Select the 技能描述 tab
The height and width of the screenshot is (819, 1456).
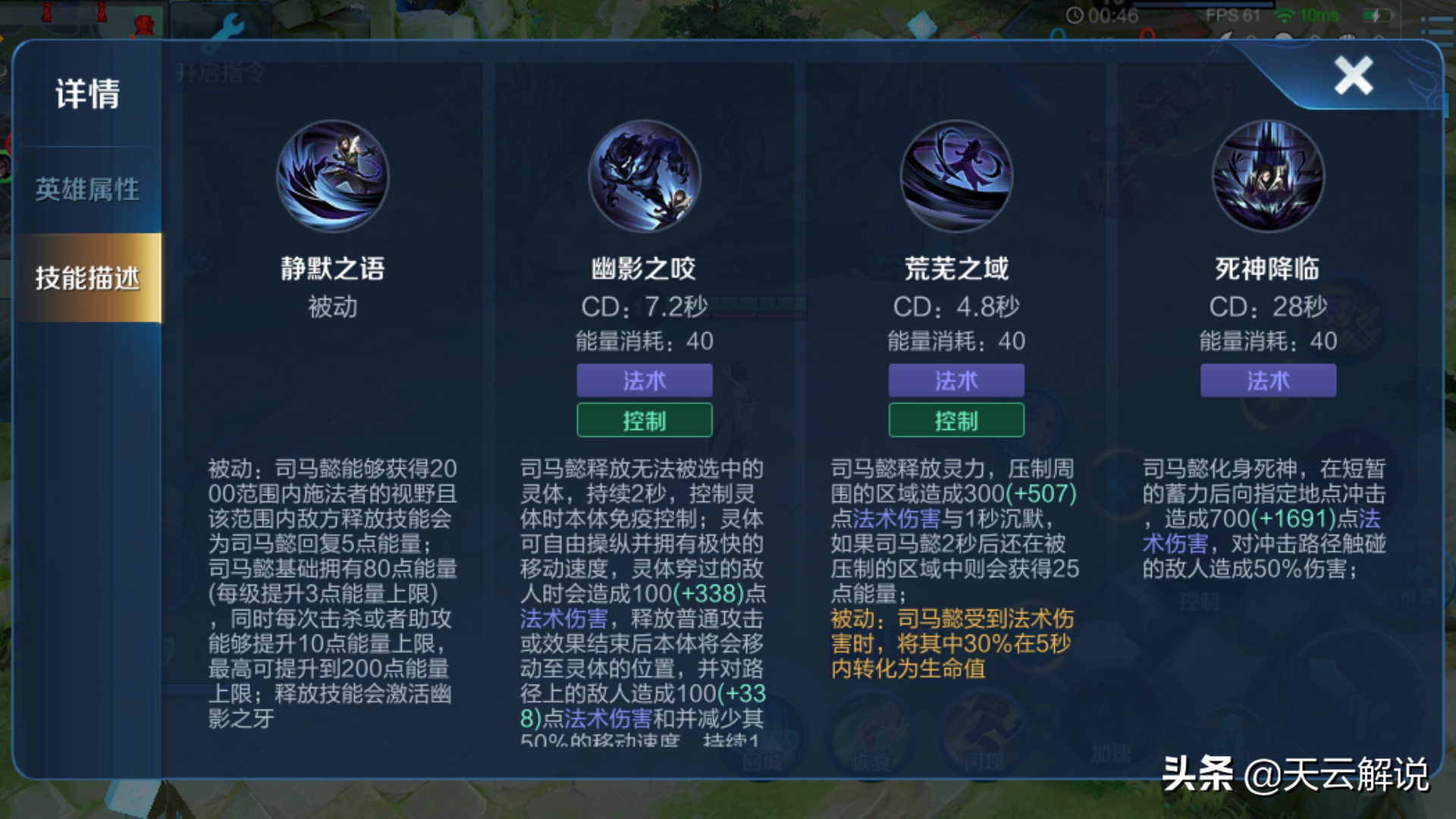point(86,278)
